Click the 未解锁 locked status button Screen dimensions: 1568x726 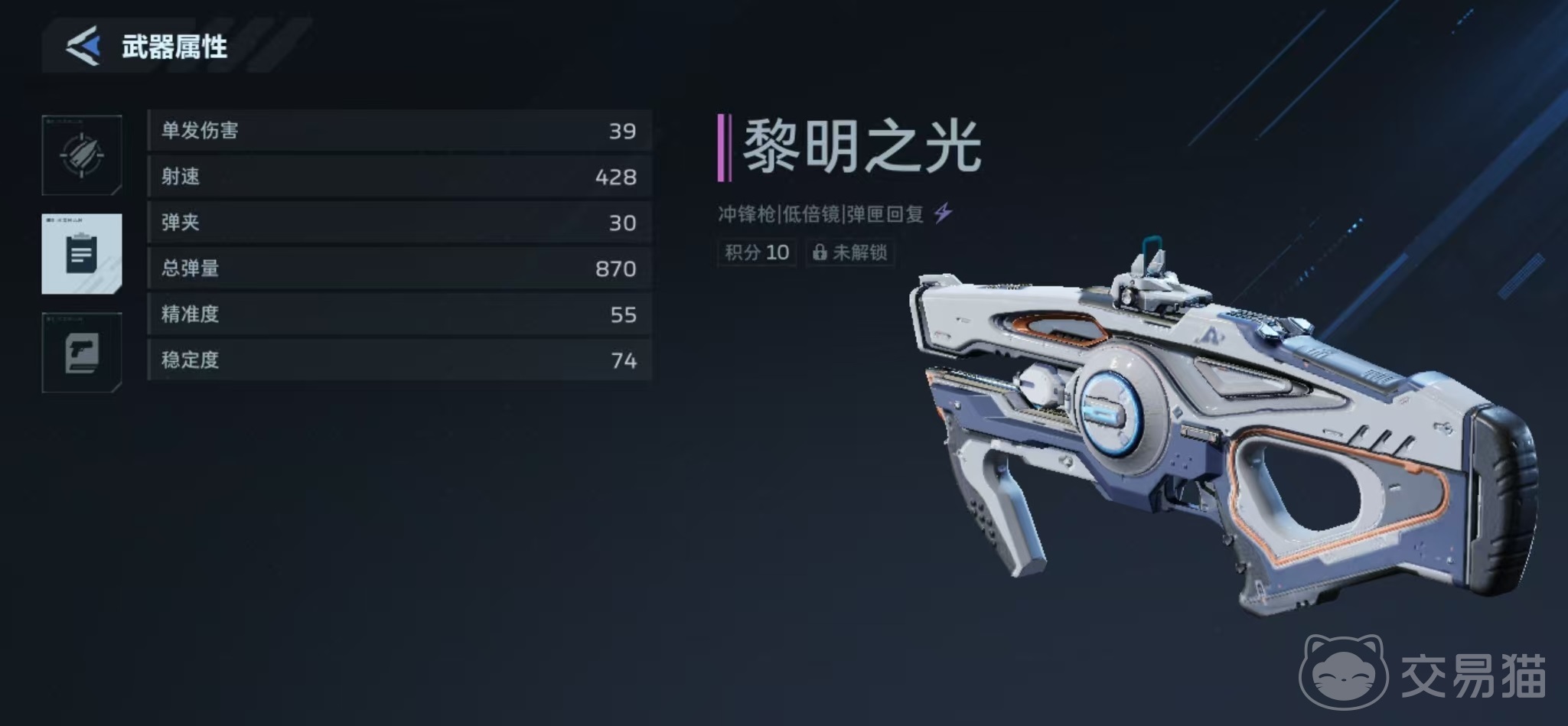tap(849, 252)
